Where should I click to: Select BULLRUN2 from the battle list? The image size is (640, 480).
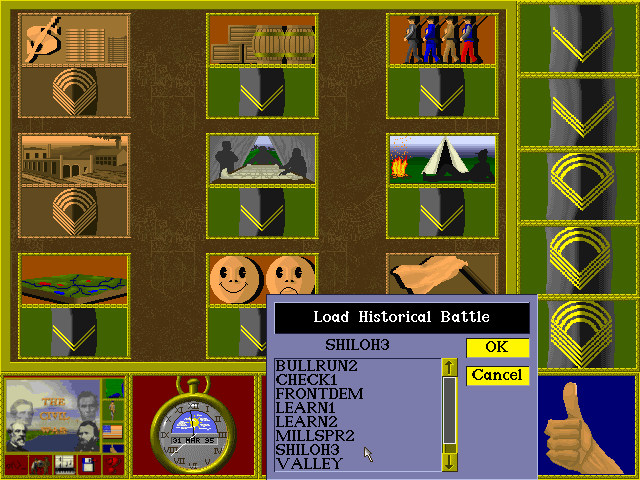coord(317,366)
